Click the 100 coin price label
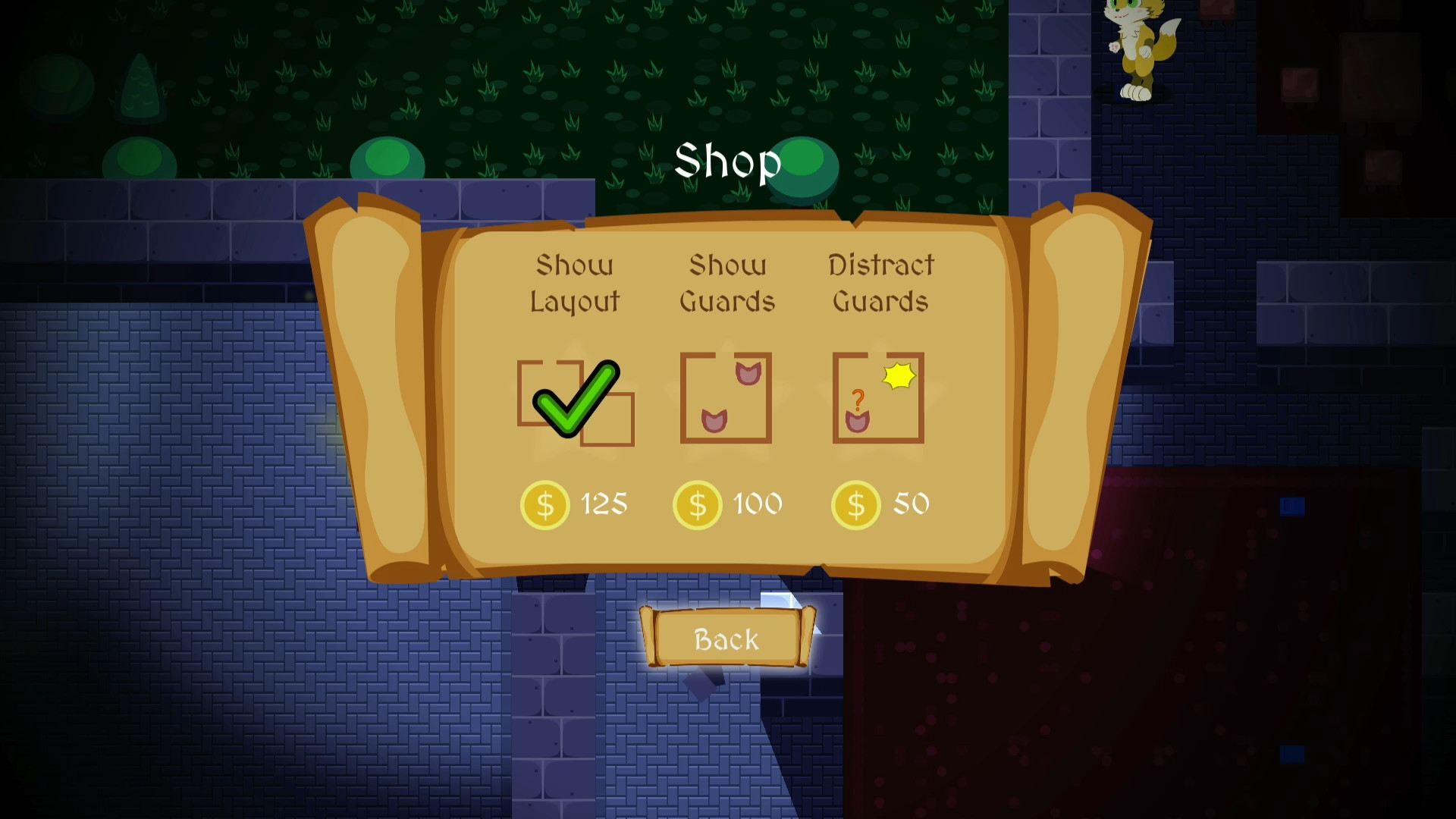Viewport: 1456px width, 819px height. point(758,504)
